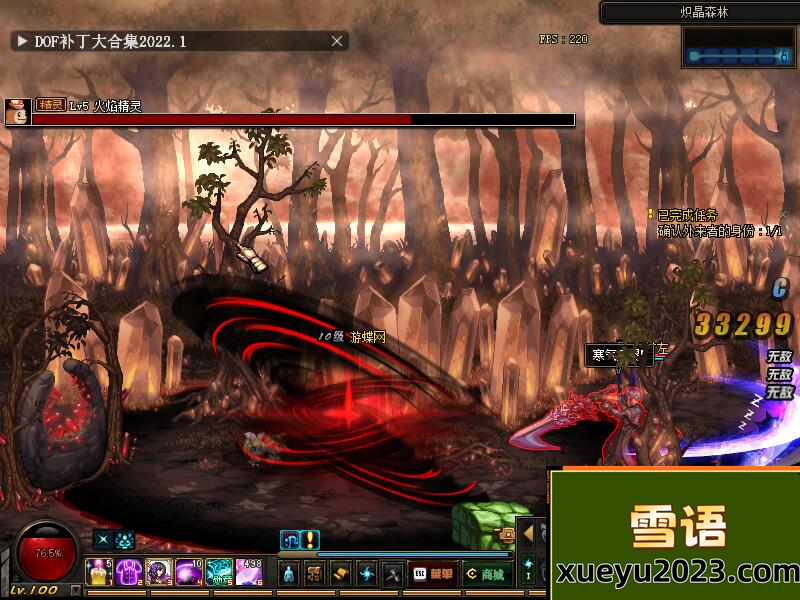The width and height of the screenshot is (800, 600).
Task: Select the purple shirt item in slot 2
Action: tap(129, 572)
